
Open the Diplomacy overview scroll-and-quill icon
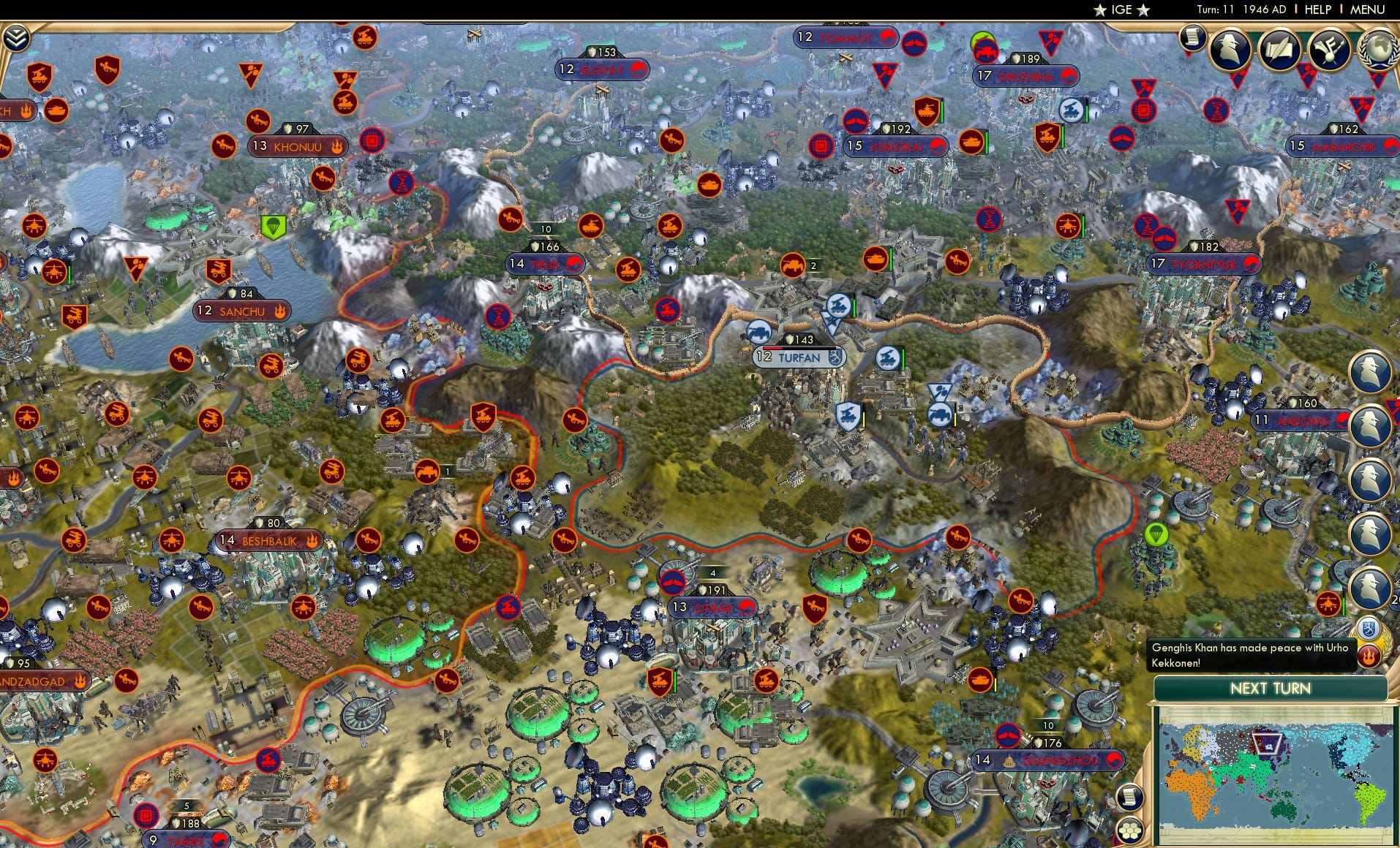coord(1280,49)
